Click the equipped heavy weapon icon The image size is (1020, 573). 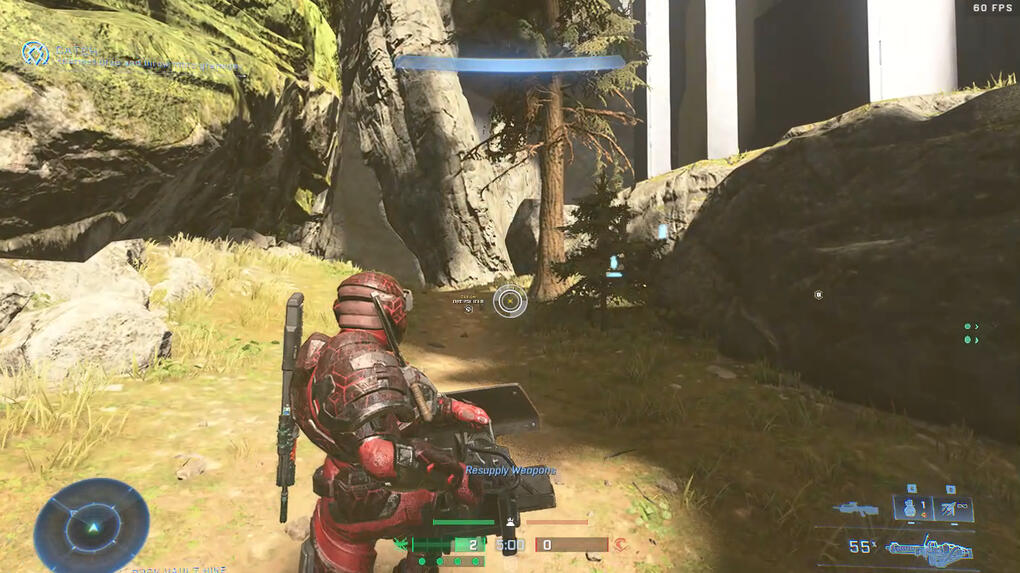(x=929, y=550)
